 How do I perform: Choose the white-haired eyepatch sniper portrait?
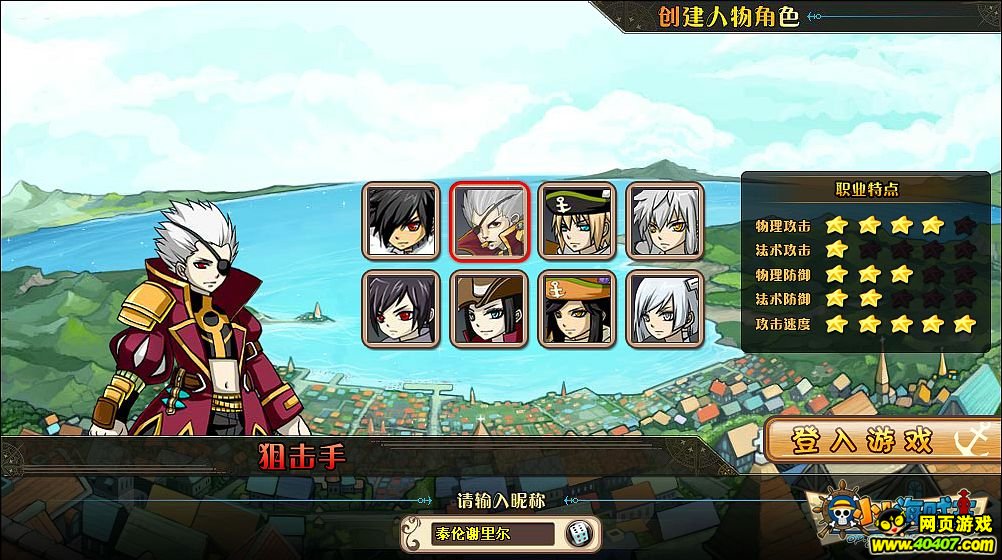click(489, 220)
